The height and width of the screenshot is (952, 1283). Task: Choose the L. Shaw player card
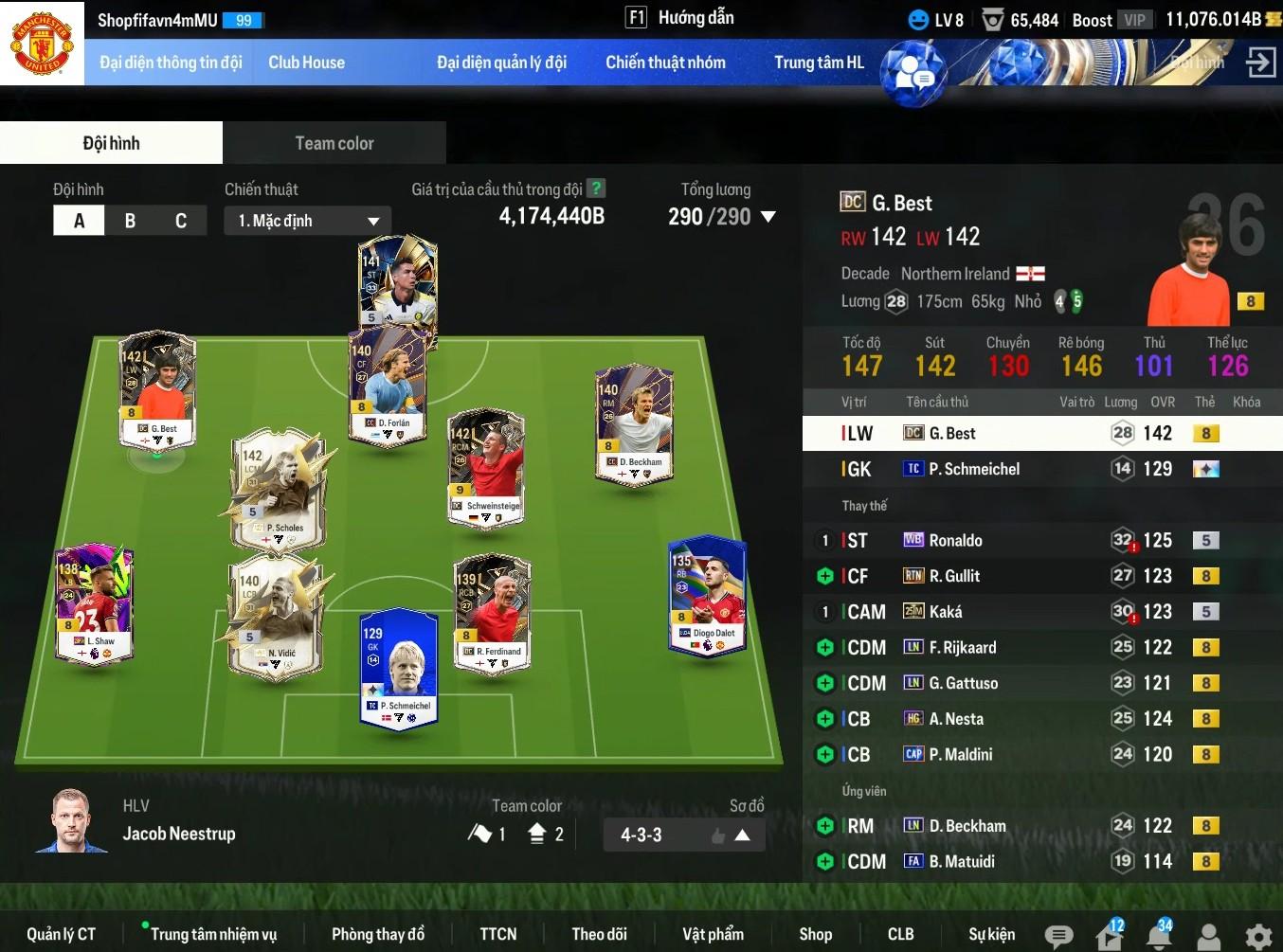94,602
